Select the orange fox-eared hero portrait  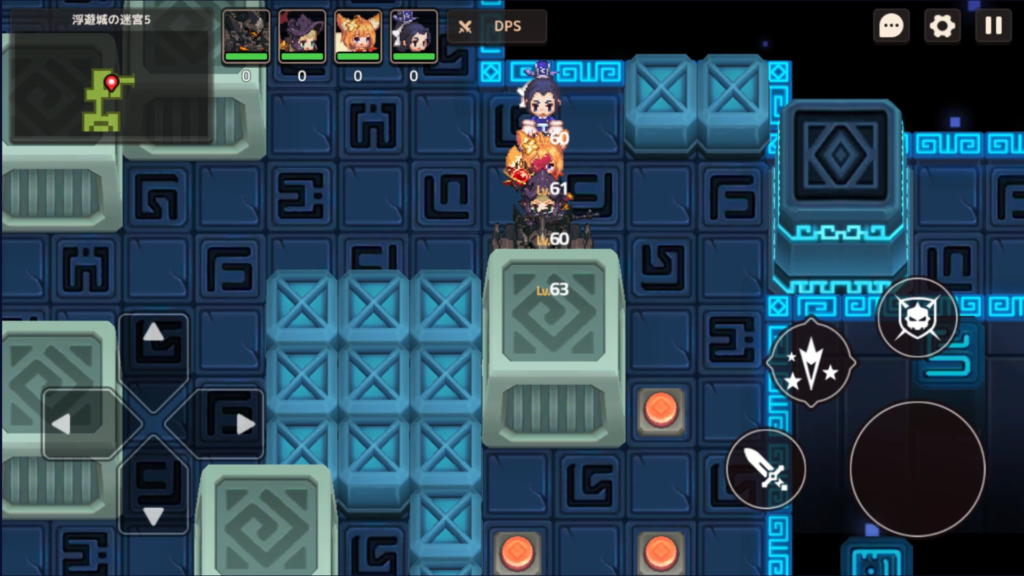point(358,36)
